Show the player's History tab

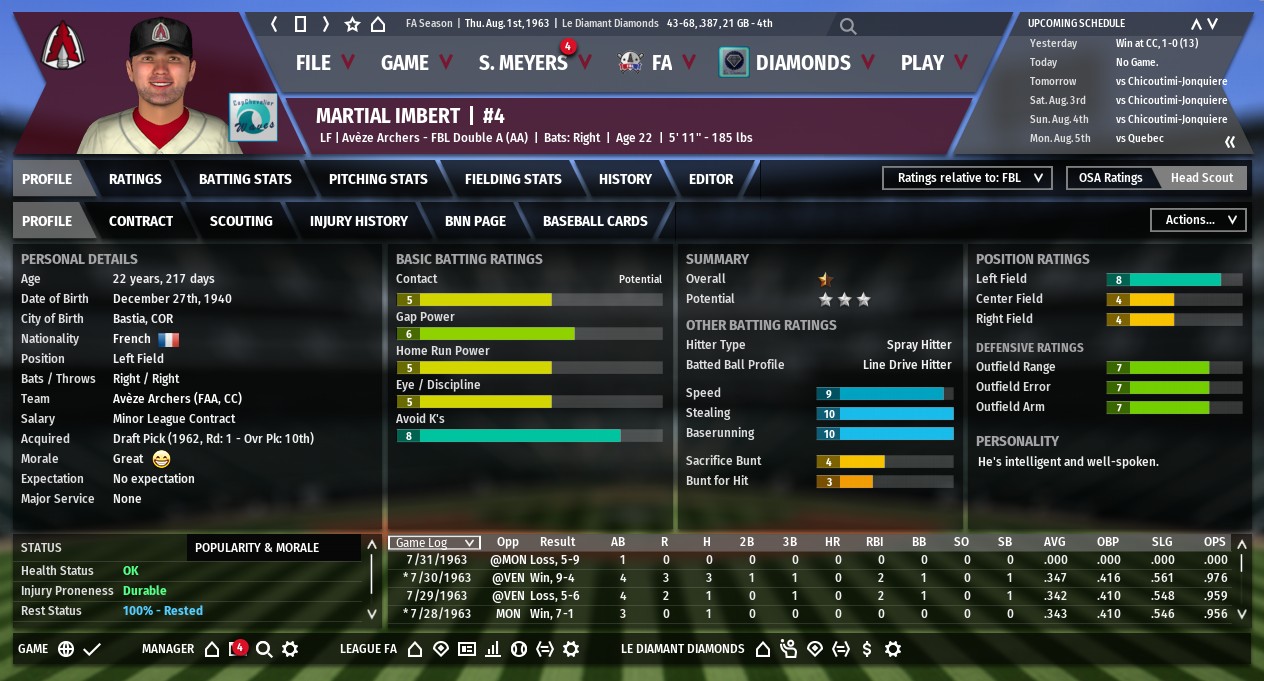click(x=625, y=179)
